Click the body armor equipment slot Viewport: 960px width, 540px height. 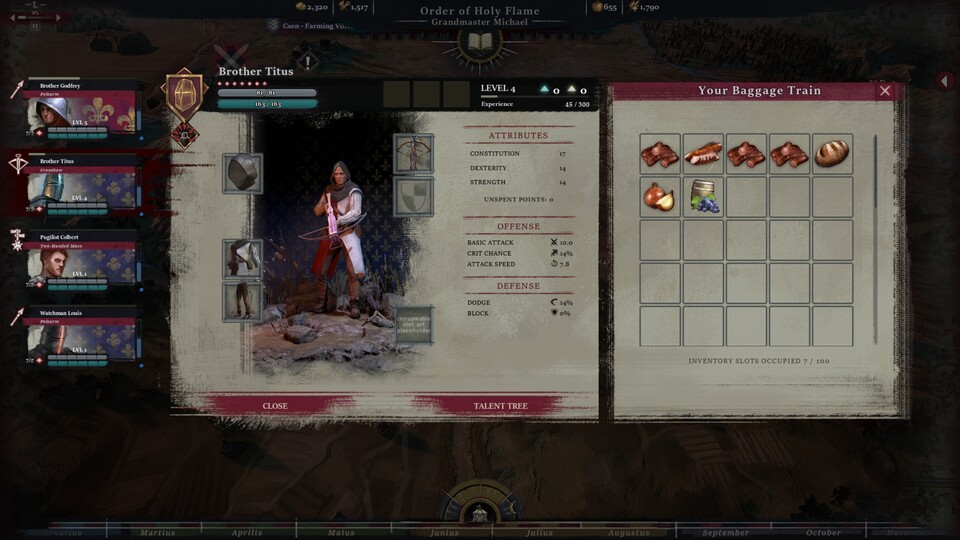(x=242, y=259)
